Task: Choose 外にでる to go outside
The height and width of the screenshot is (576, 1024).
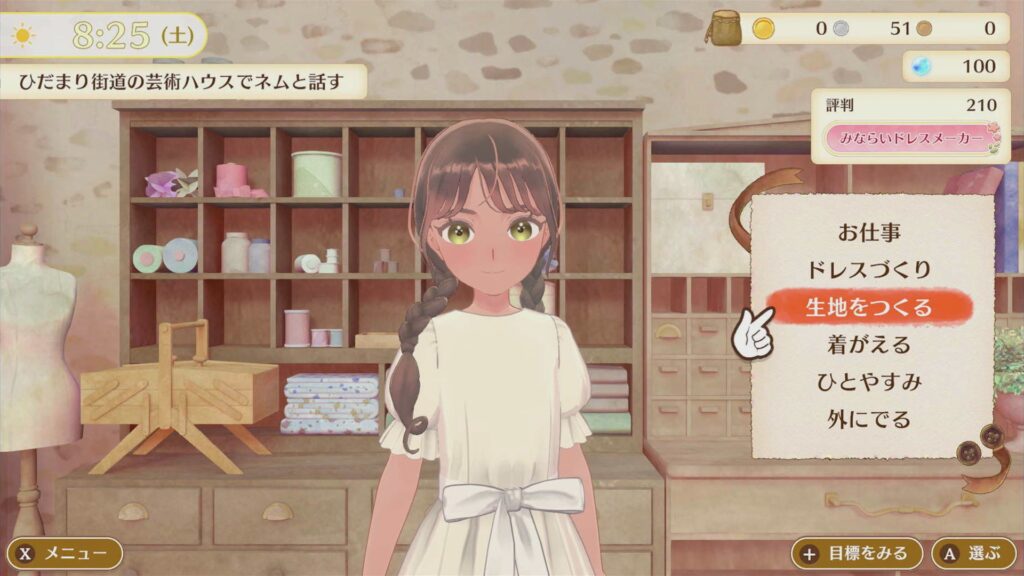Action: pyautogui.click(x=868, y=418)
